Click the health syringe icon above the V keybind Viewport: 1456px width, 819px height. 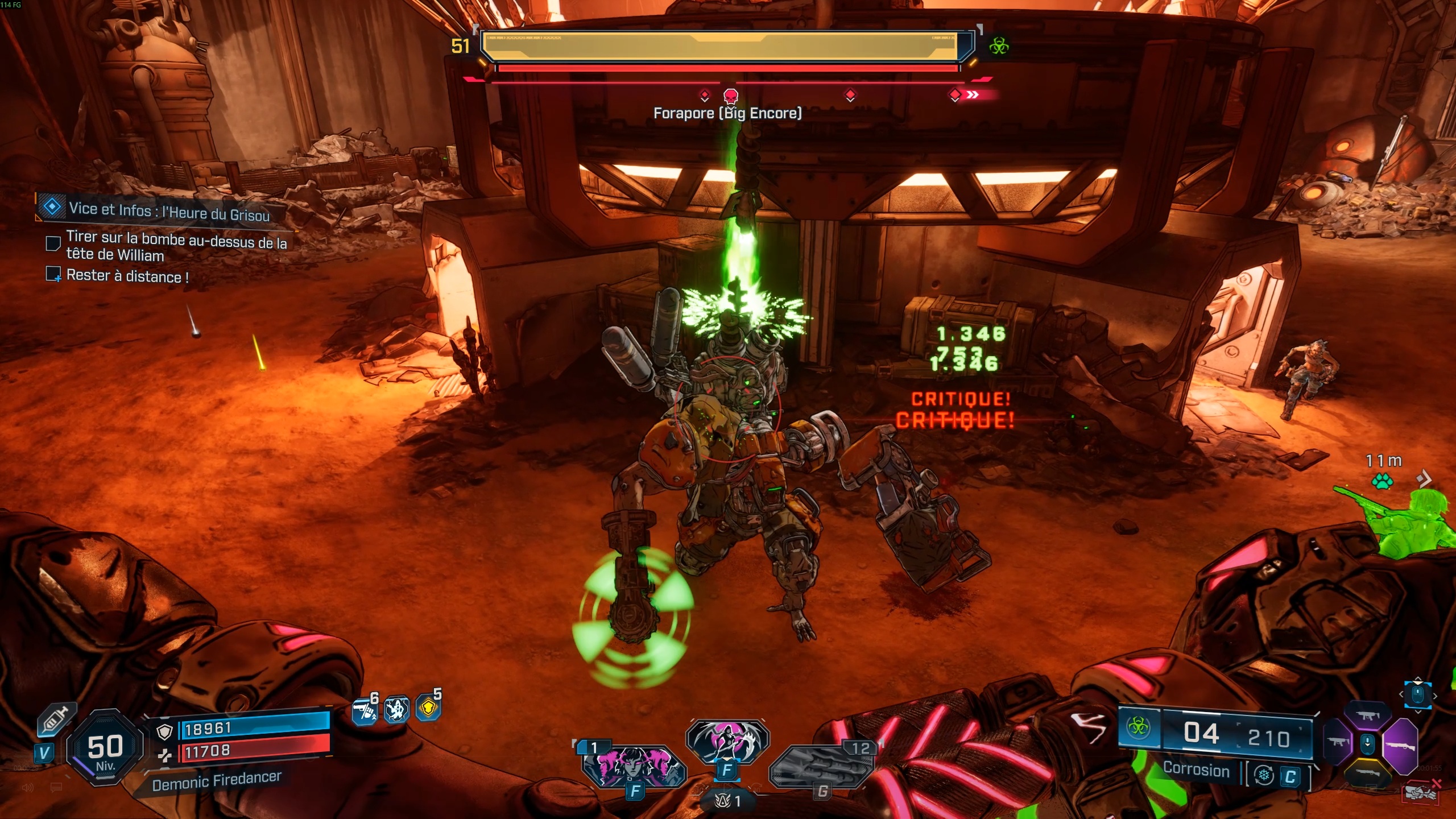[56, 721]
